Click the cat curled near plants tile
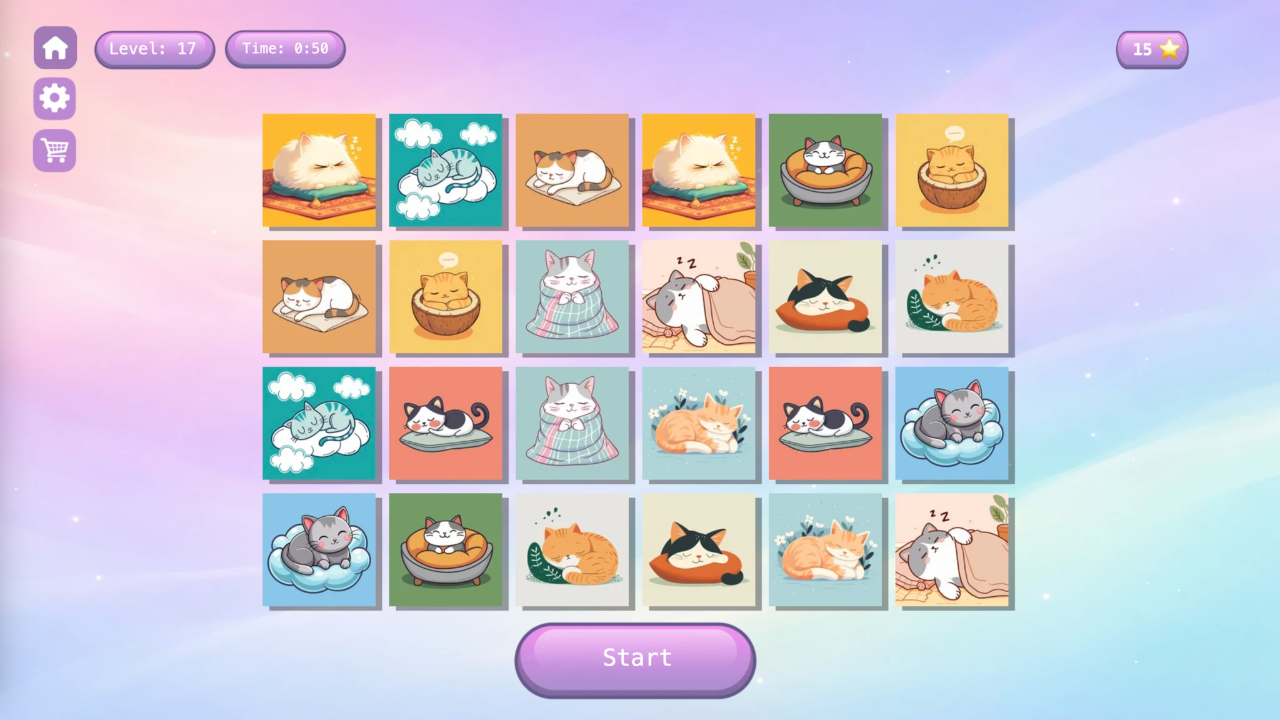 click(954, 297)
